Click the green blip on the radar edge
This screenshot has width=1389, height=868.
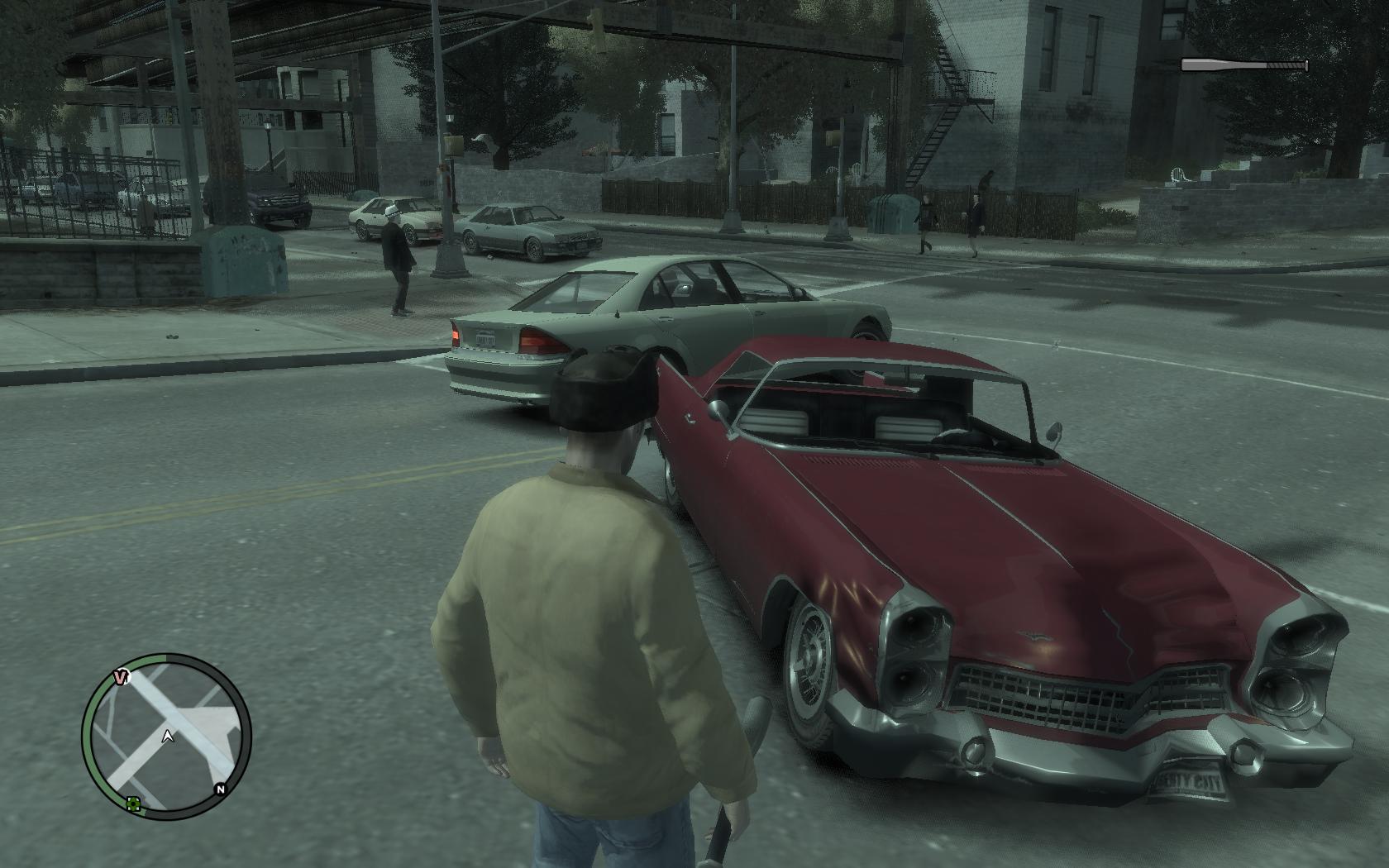(x=133, y=803)
